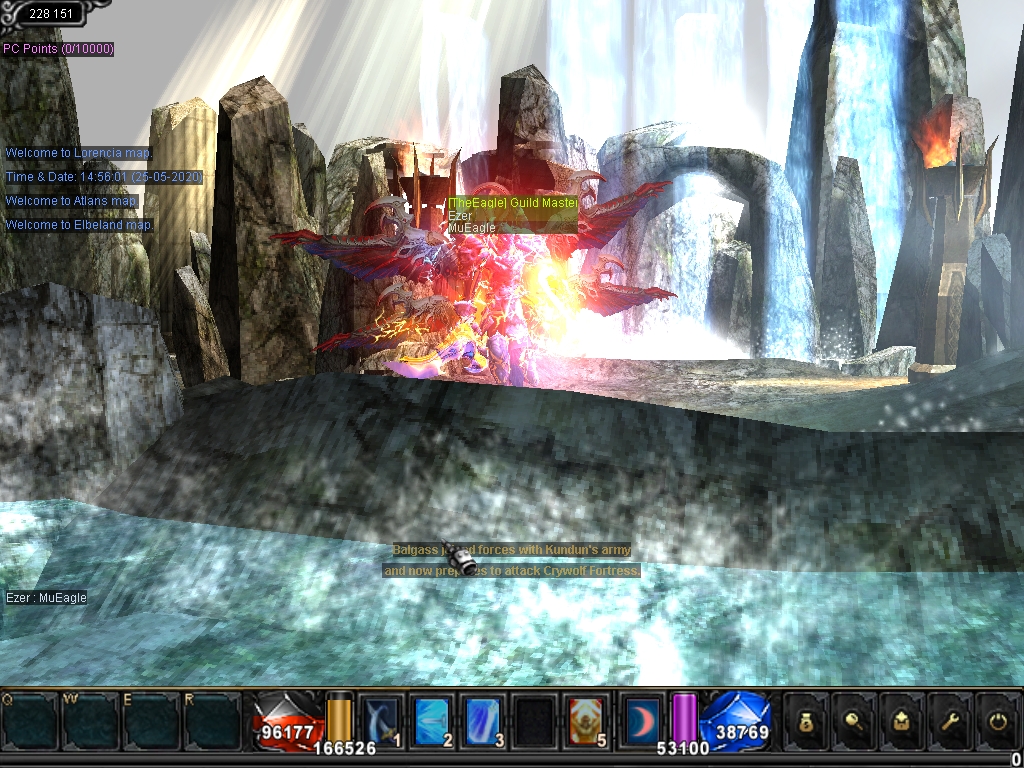Select the blue slash skill in slot 3
The image size is (1024, 768).
(483, 719)
